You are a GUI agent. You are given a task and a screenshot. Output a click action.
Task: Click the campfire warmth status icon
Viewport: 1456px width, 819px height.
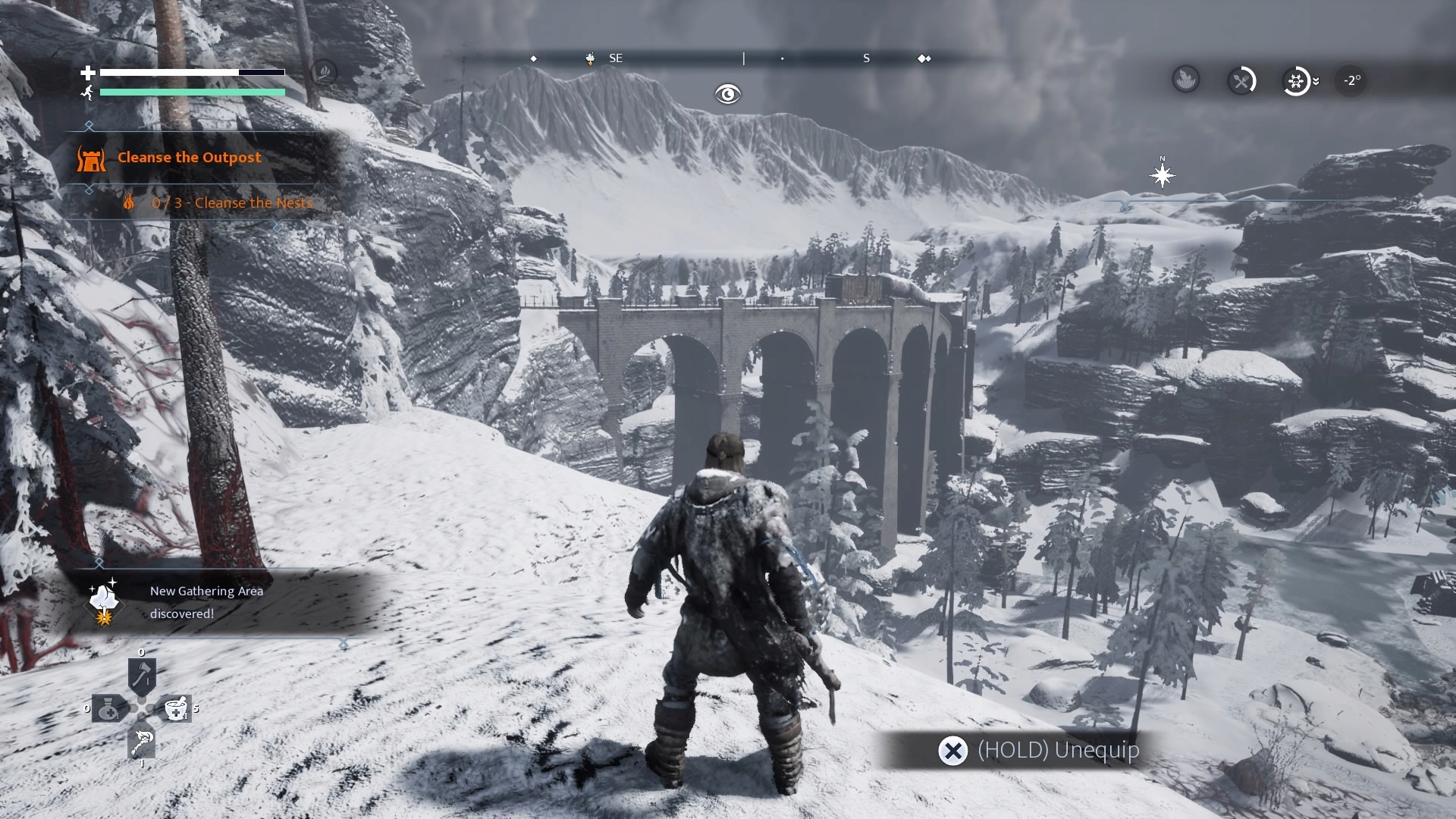1186,79
